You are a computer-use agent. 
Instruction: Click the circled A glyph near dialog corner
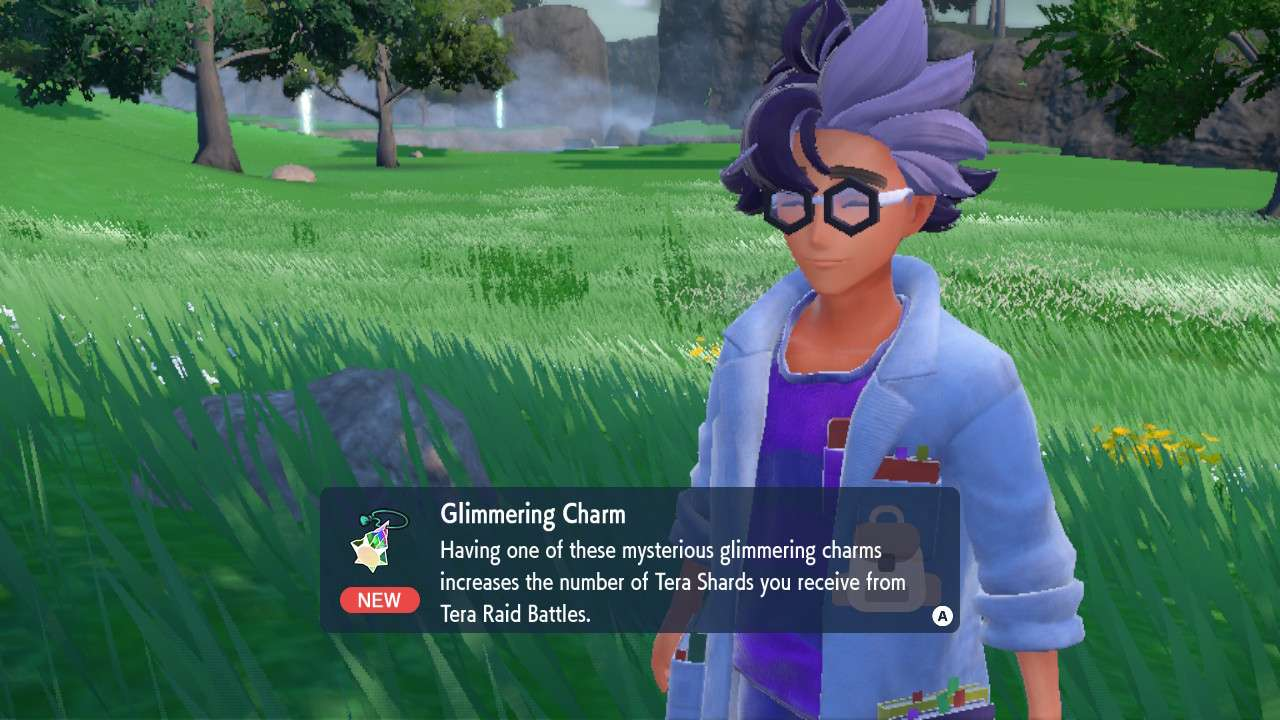click(x=942, y=614)
